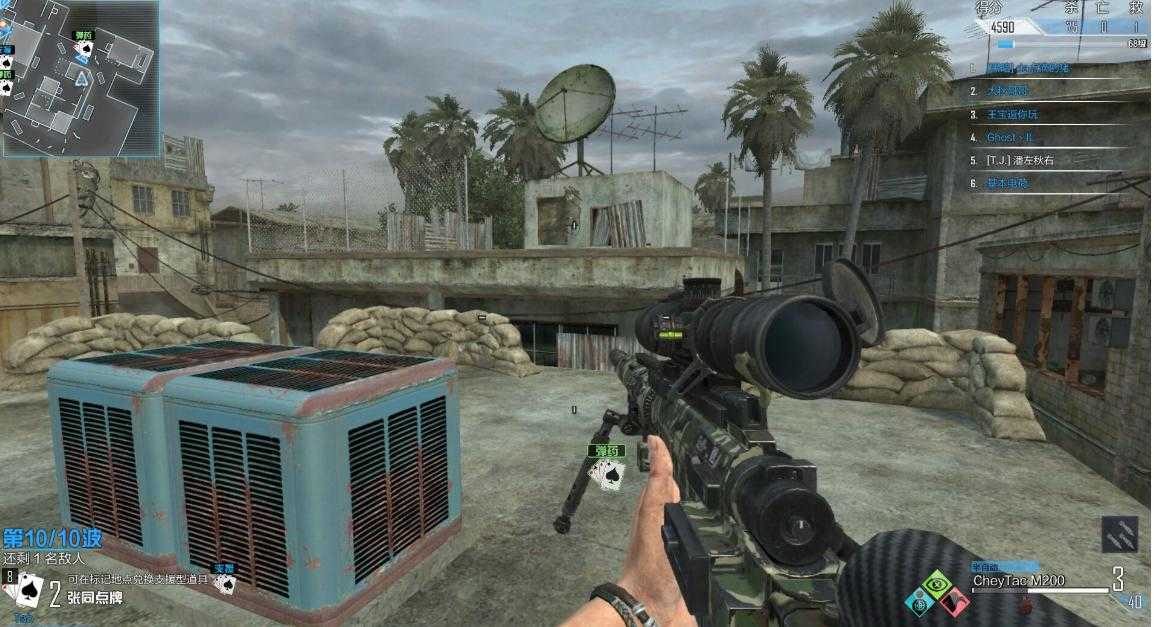Screen dimensions: 1154x627
Task: Select the red diamond perk icon
Action: pos(955,601)
